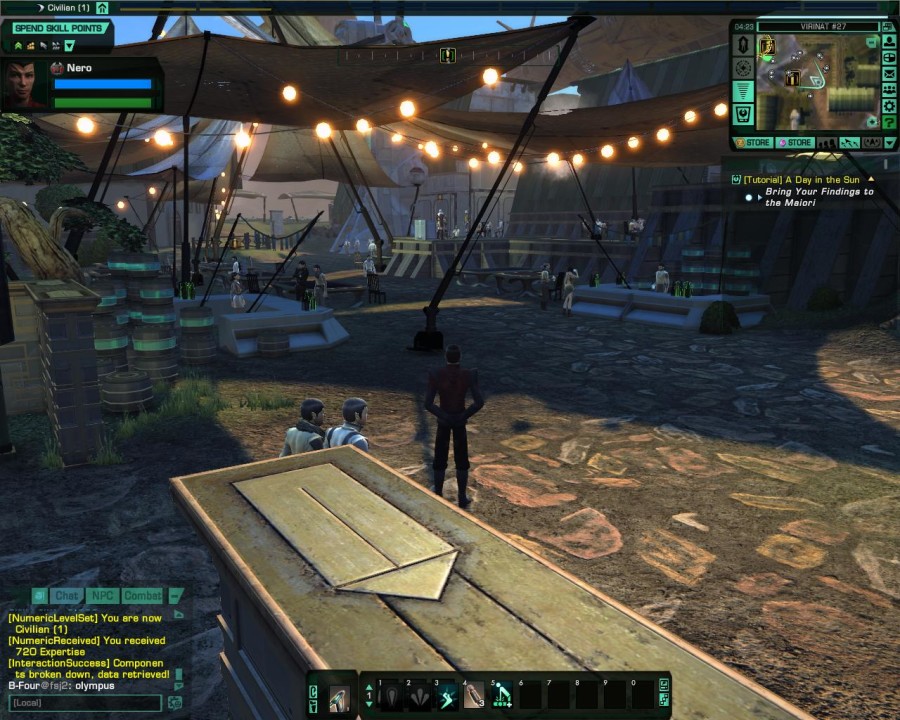This screenshot has width=900, height=720.
Task: Show help with the green question mark
Action: point(889,122)
